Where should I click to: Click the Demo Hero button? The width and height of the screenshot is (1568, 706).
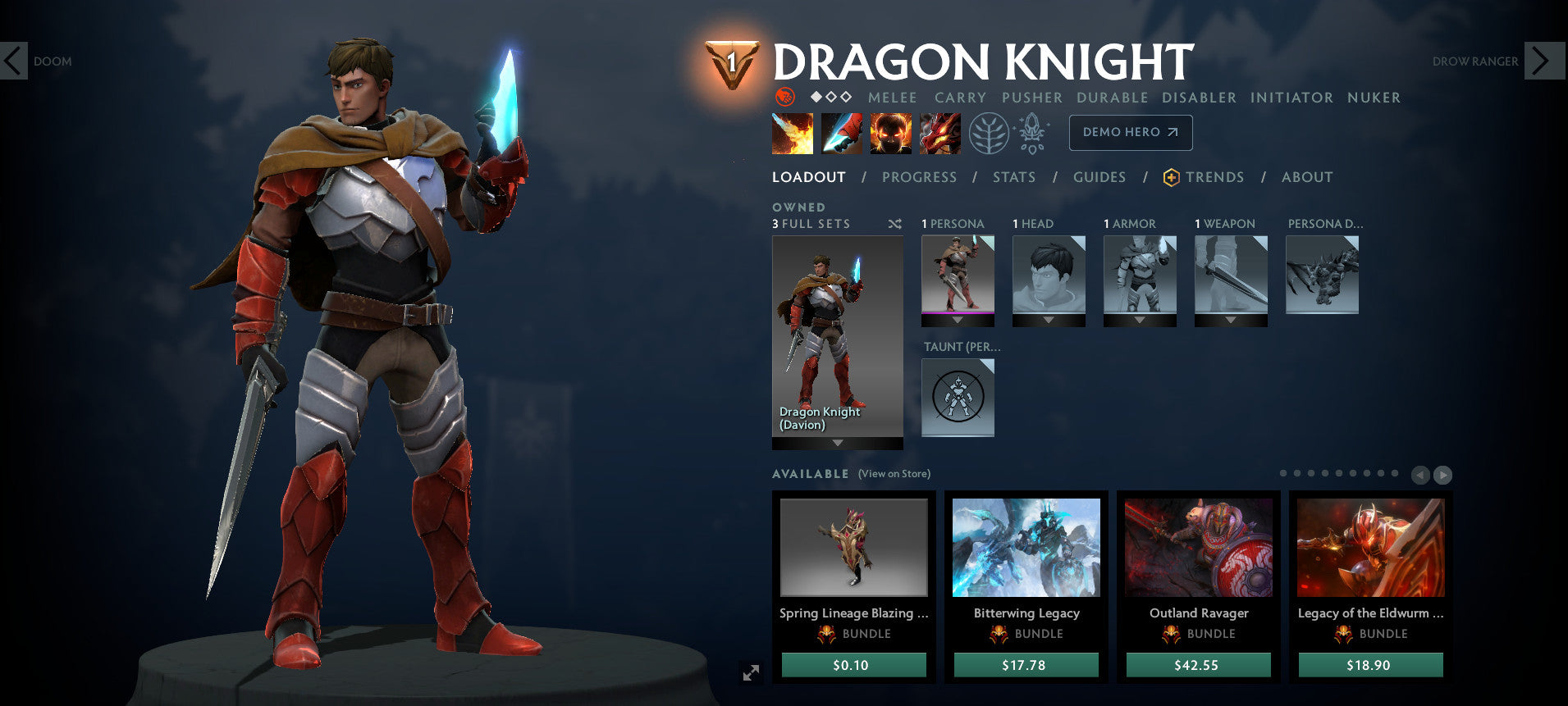[1131, 132]
